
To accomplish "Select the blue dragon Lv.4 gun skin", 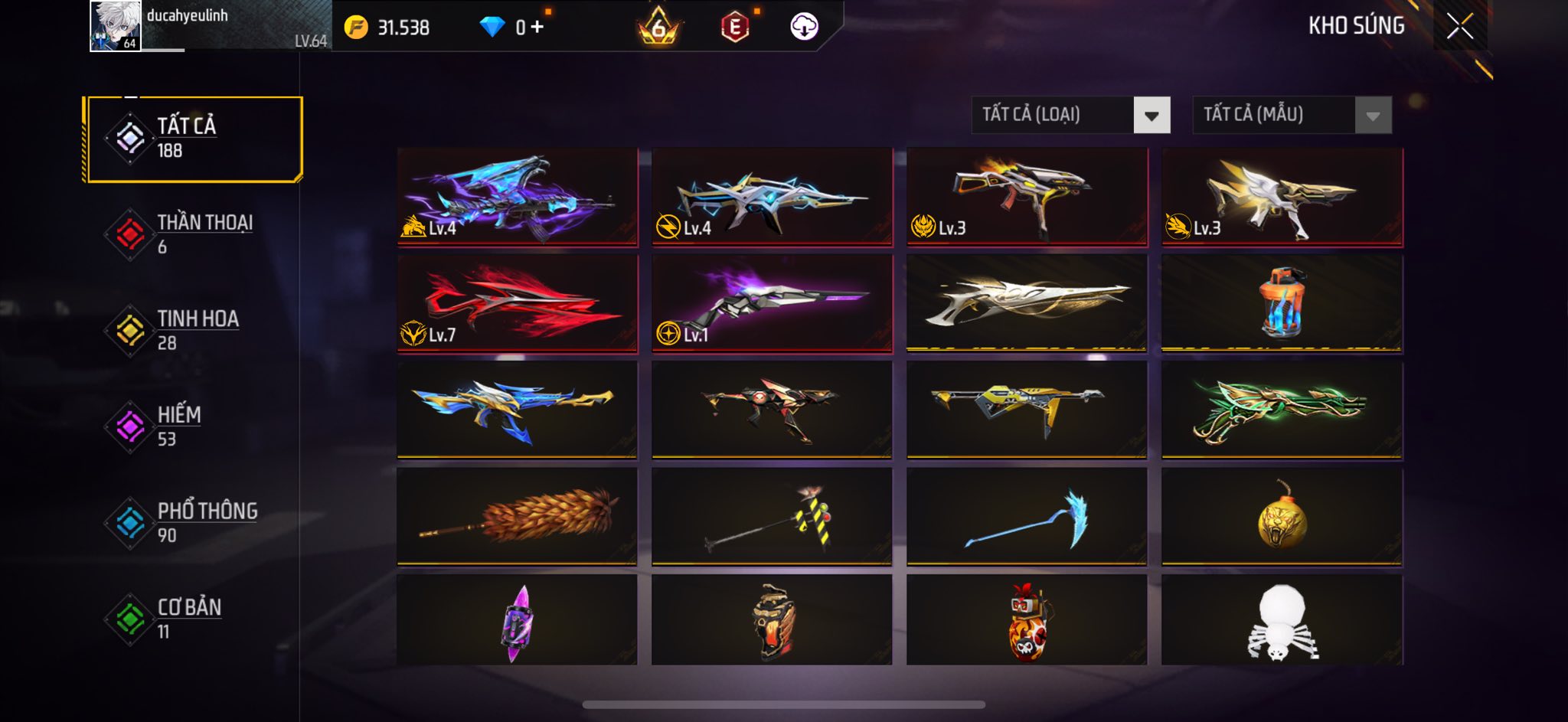I will 517,197.
